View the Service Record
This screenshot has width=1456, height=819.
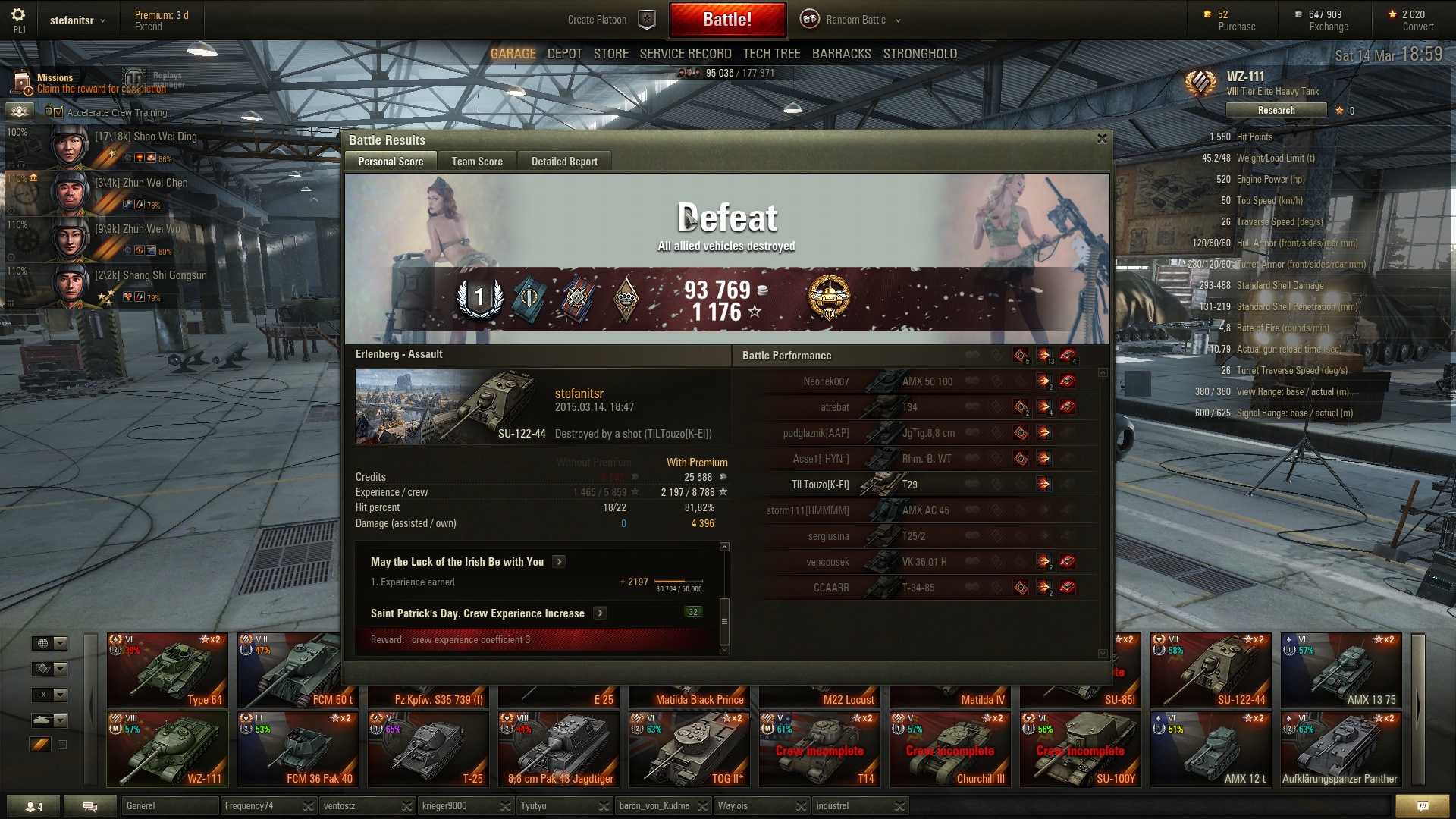coord(685,54)
